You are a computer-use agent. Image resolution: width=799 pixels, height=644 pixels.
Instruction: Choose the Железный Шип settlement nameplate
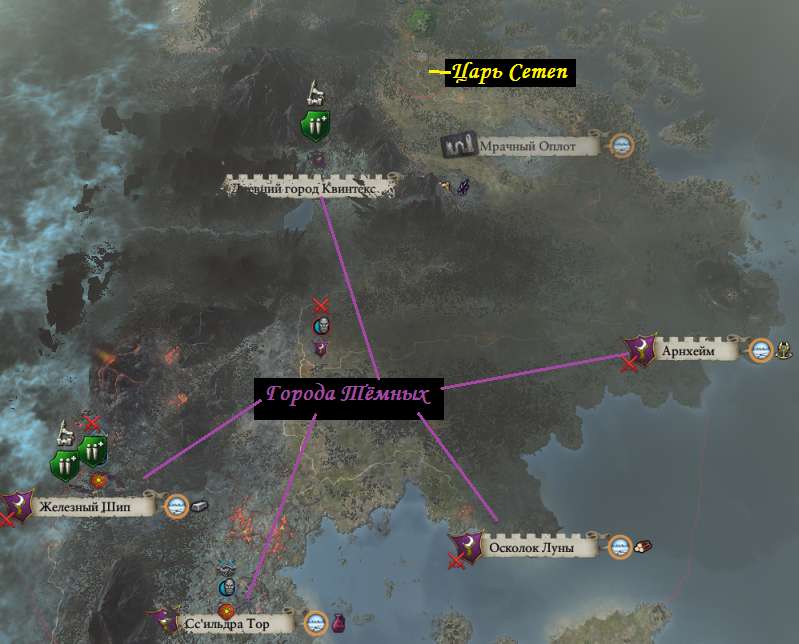[x=94, y=507]
